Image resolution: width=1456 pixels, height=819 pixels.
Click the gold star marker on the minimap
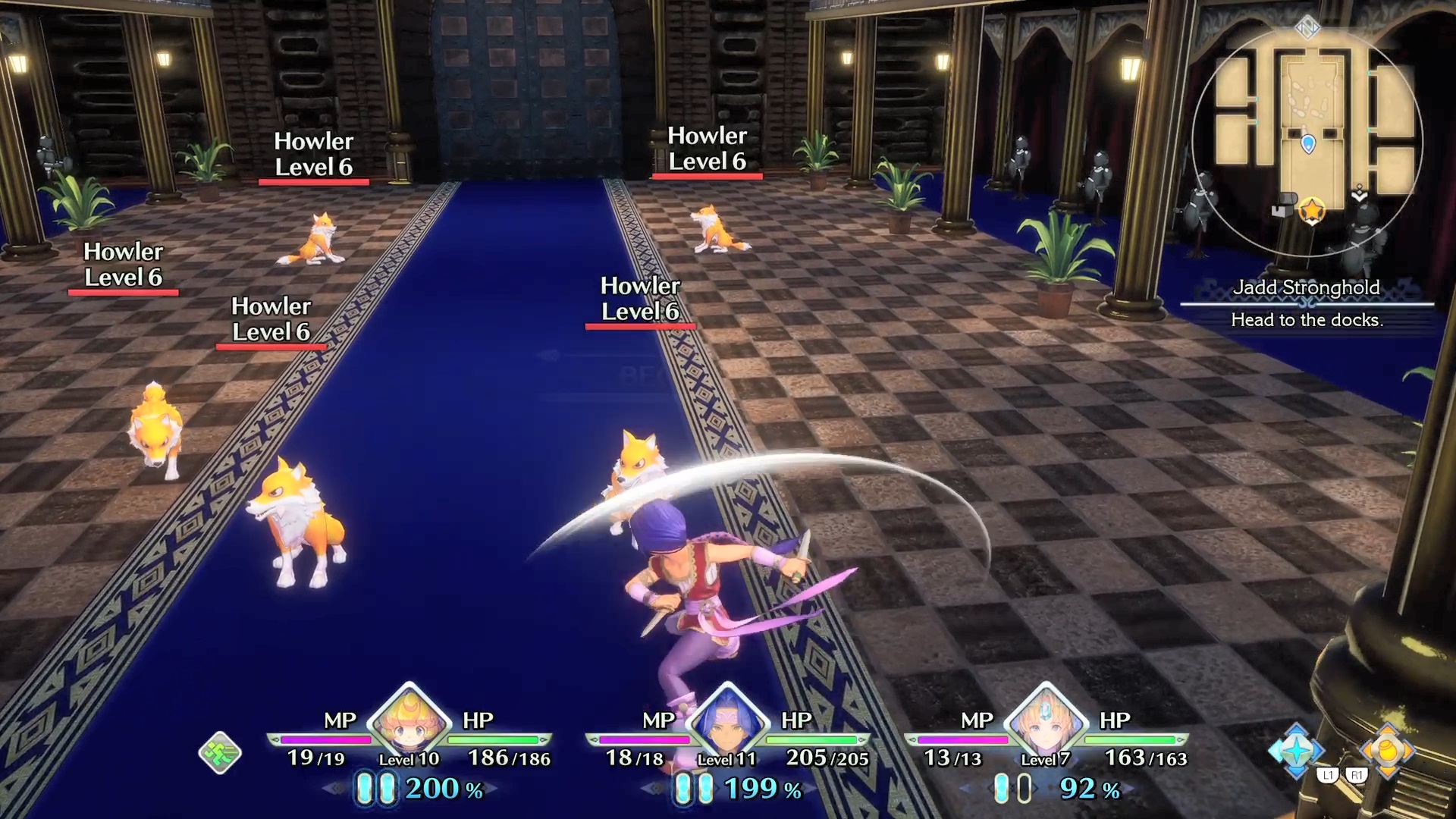click(x=1311, y=209)
